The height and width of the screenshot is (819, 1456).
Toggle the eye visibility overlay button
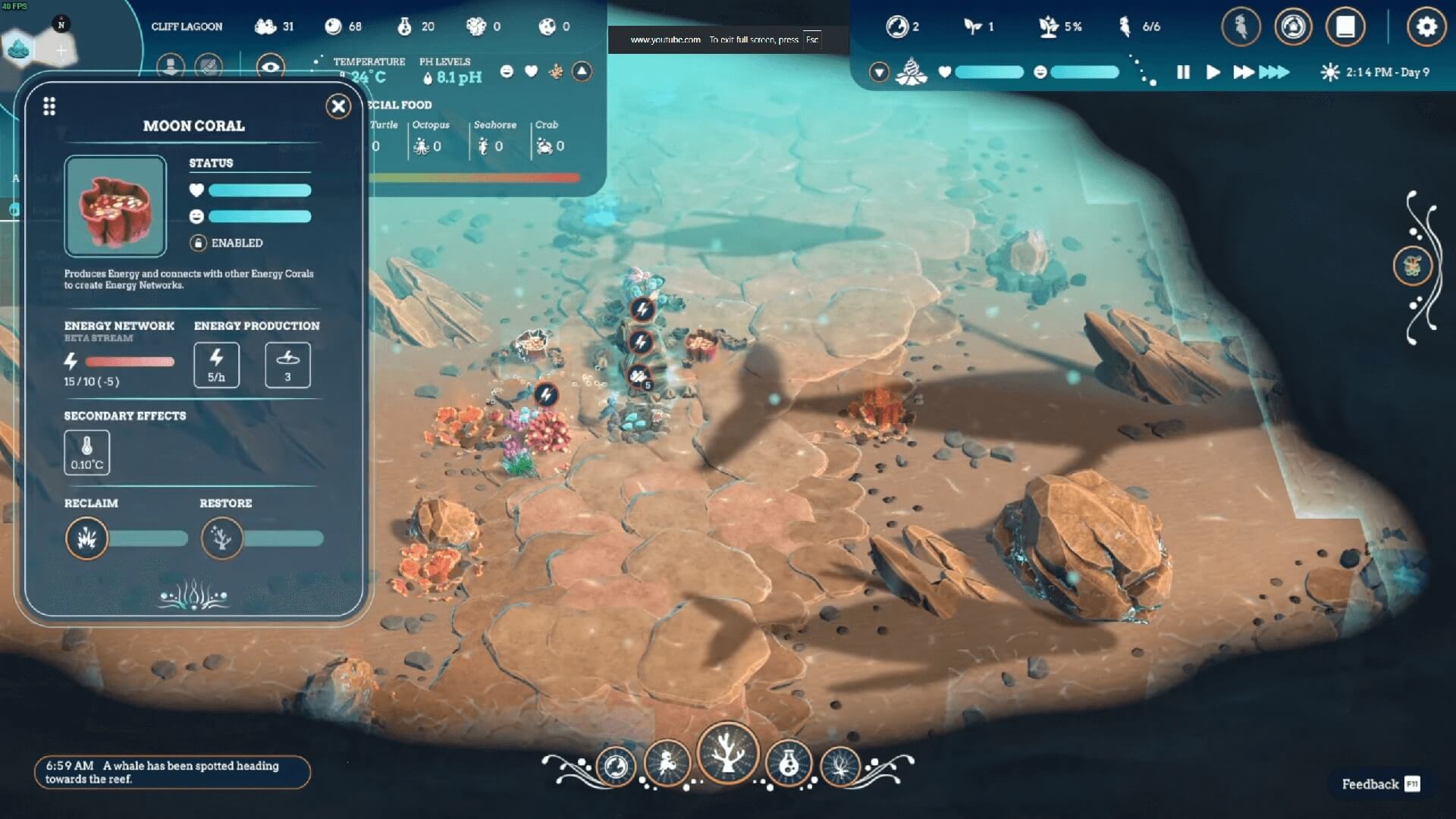[270, 67]
